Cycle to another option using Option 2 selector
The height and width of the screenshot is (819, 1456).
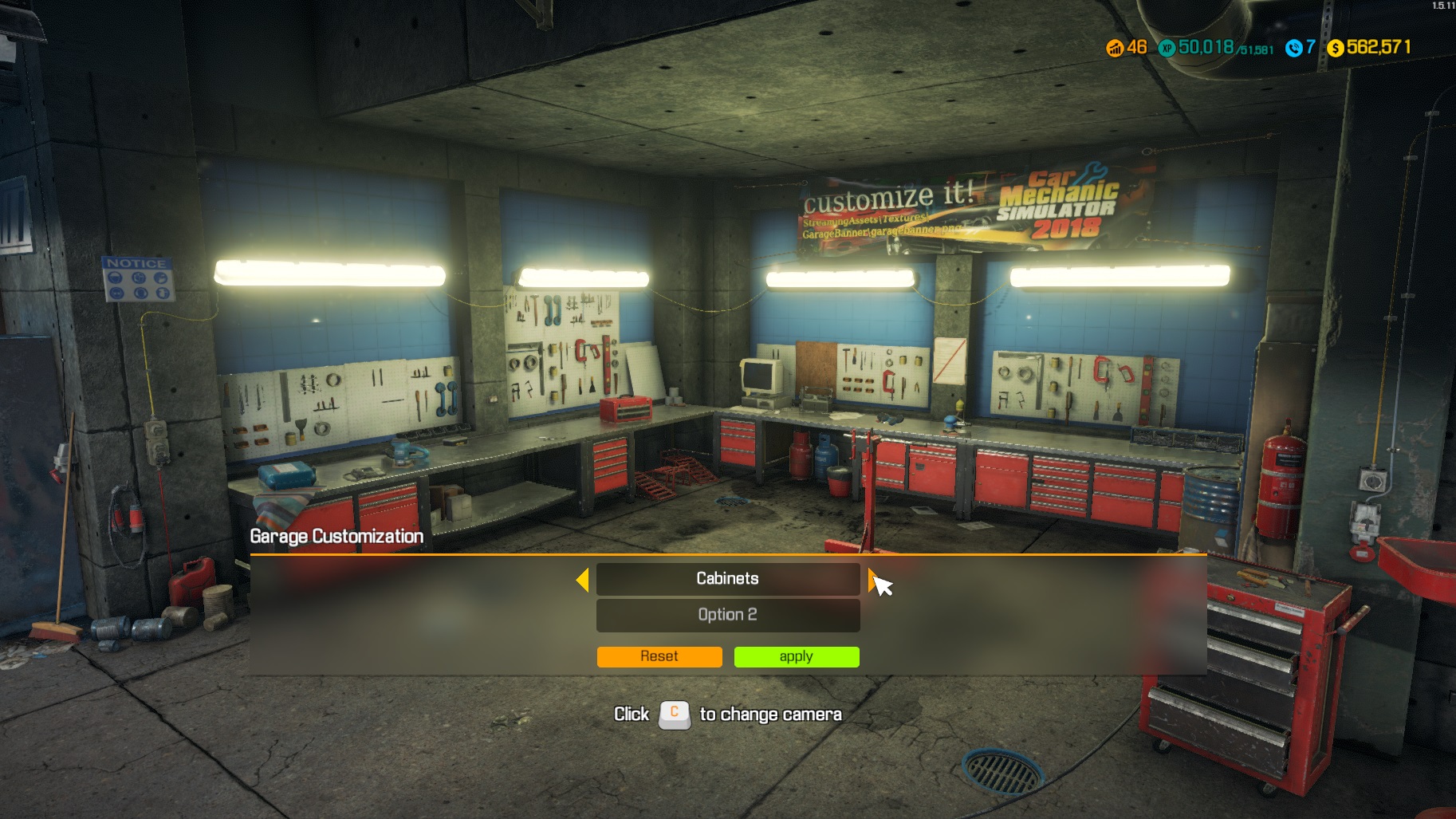(x=727, y=614)
